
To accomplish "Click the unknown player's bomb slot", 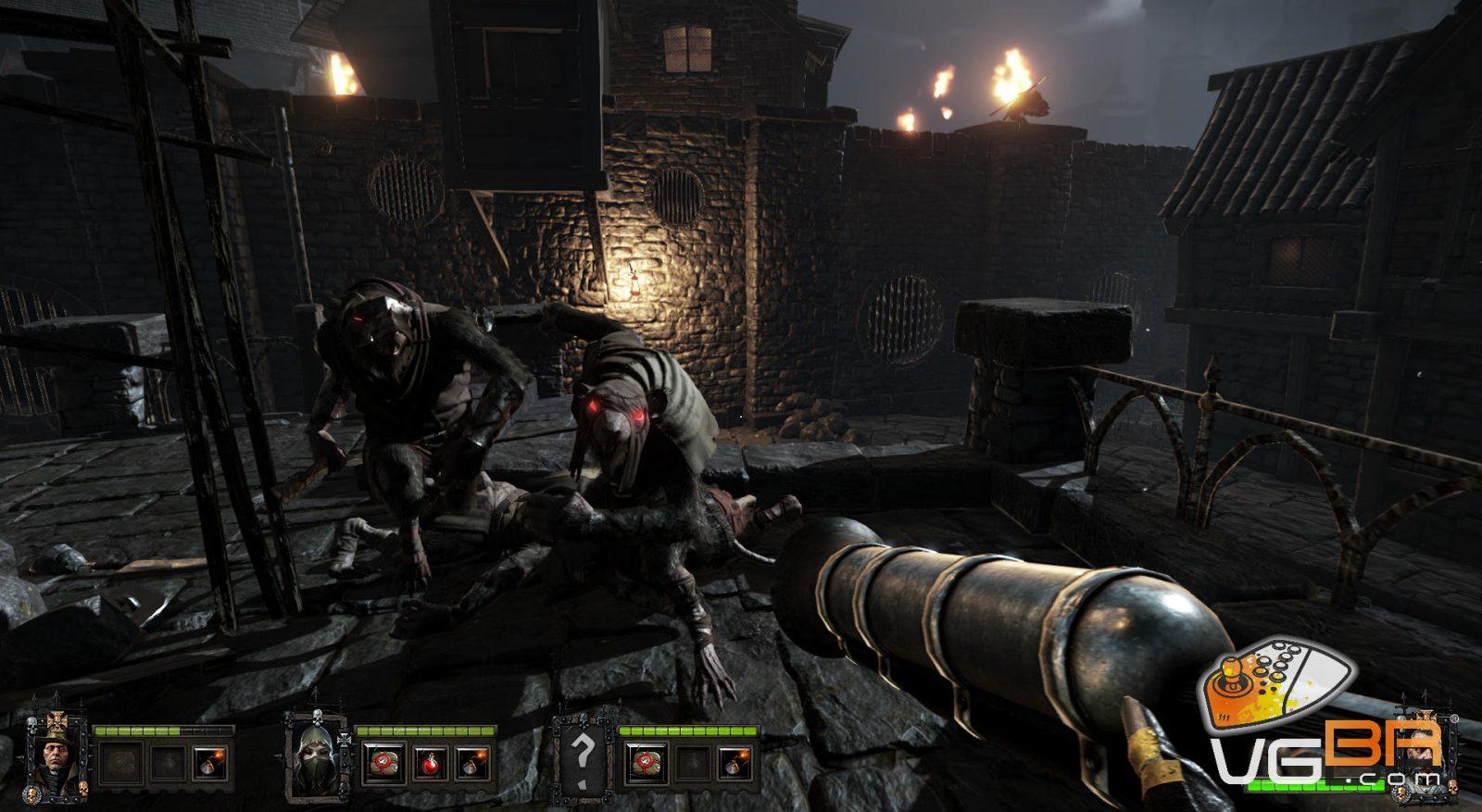I will point(735,763).
